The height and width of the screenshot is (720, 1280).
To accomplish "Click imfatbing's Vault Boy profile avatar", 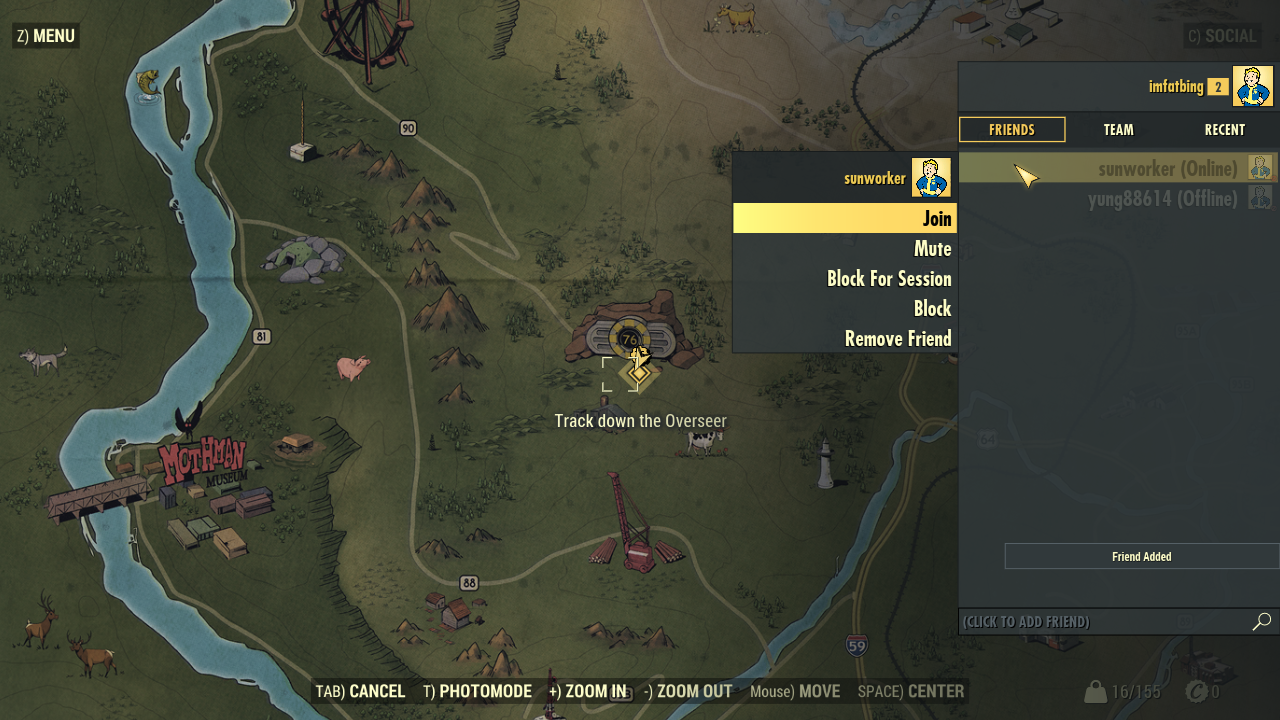I will [1252, 86].
